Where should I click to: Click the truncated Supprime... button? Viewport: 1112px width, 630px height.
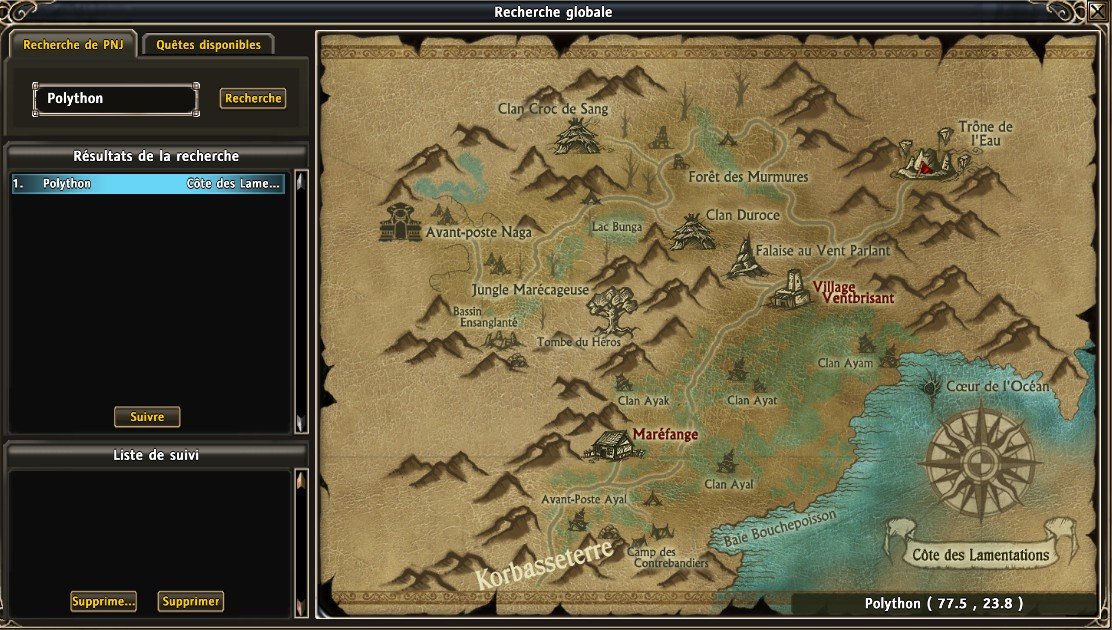103,601
